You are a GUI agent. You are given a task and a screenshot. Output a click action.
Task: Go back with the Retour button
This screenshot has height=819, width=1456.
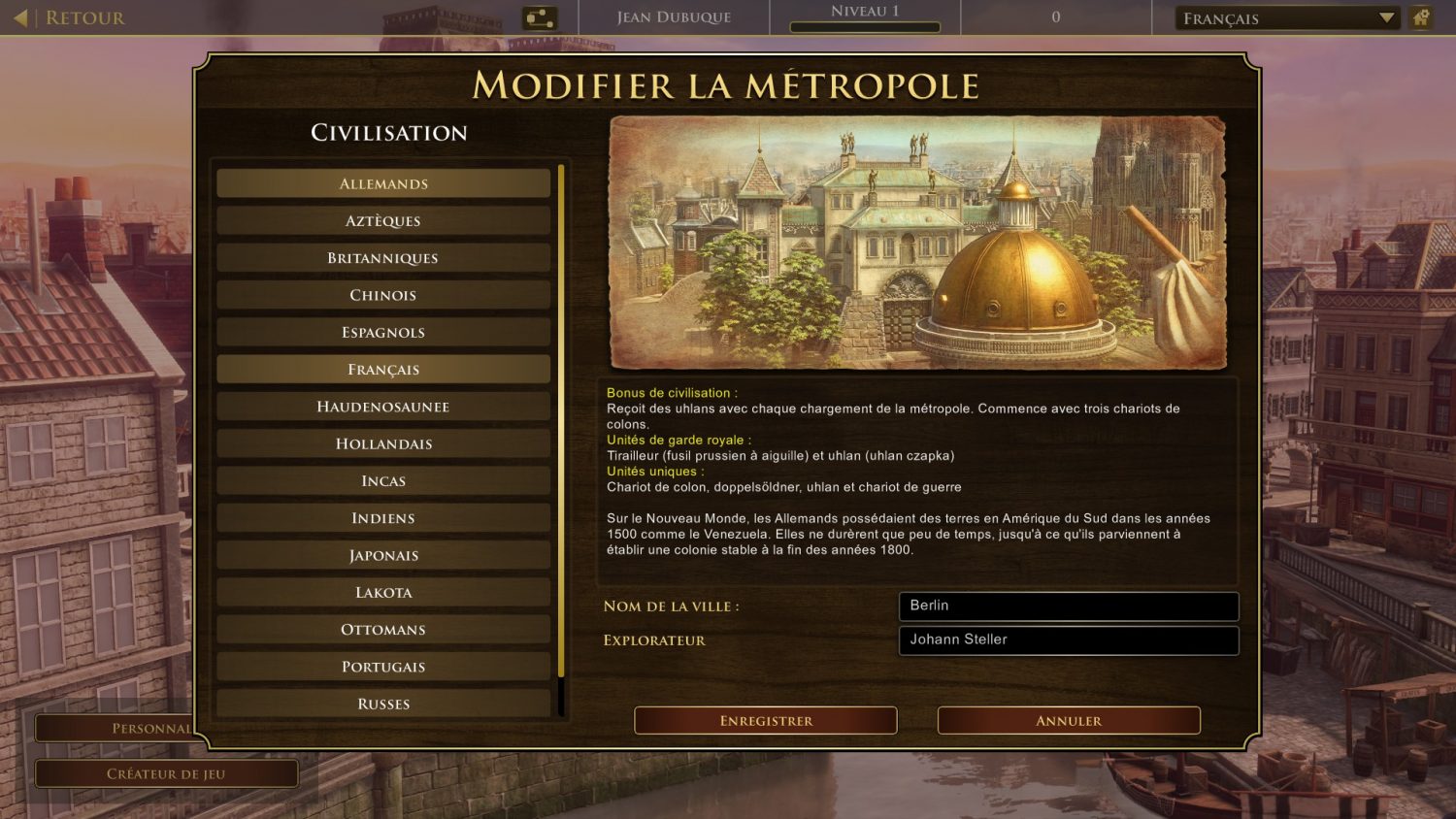tap(72, 17)
